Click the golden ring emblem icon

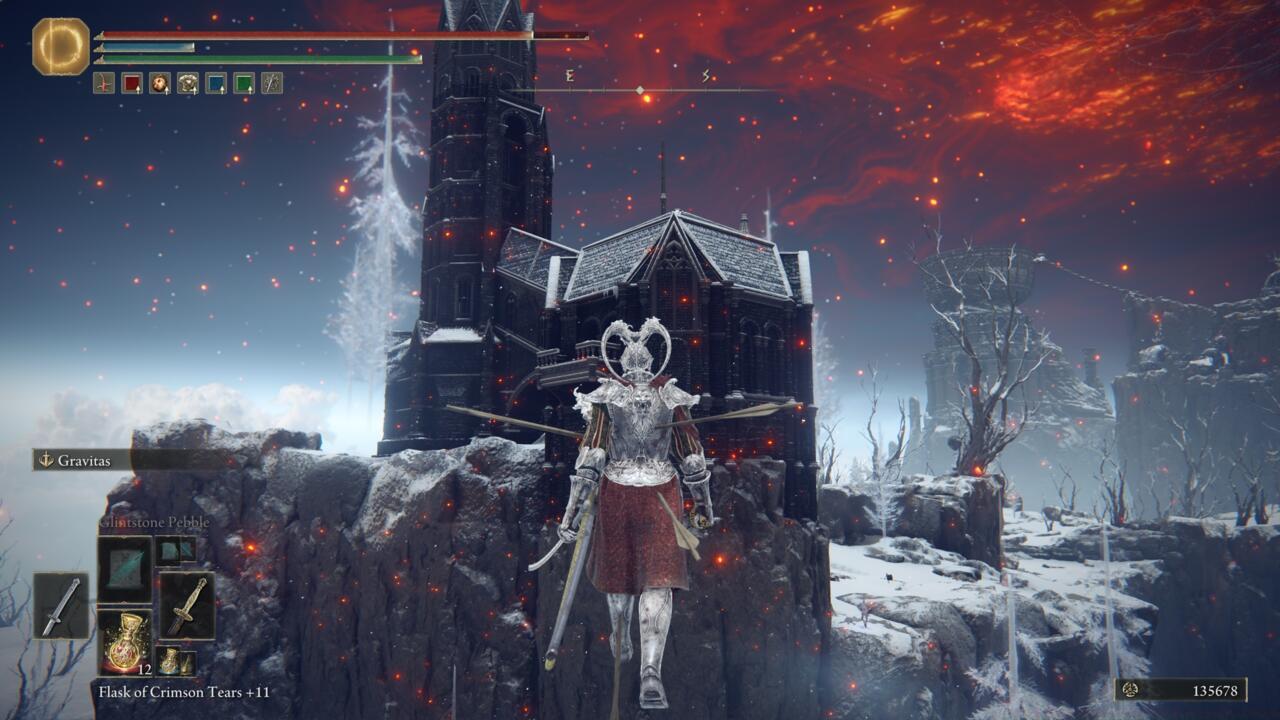coord(61,46)
